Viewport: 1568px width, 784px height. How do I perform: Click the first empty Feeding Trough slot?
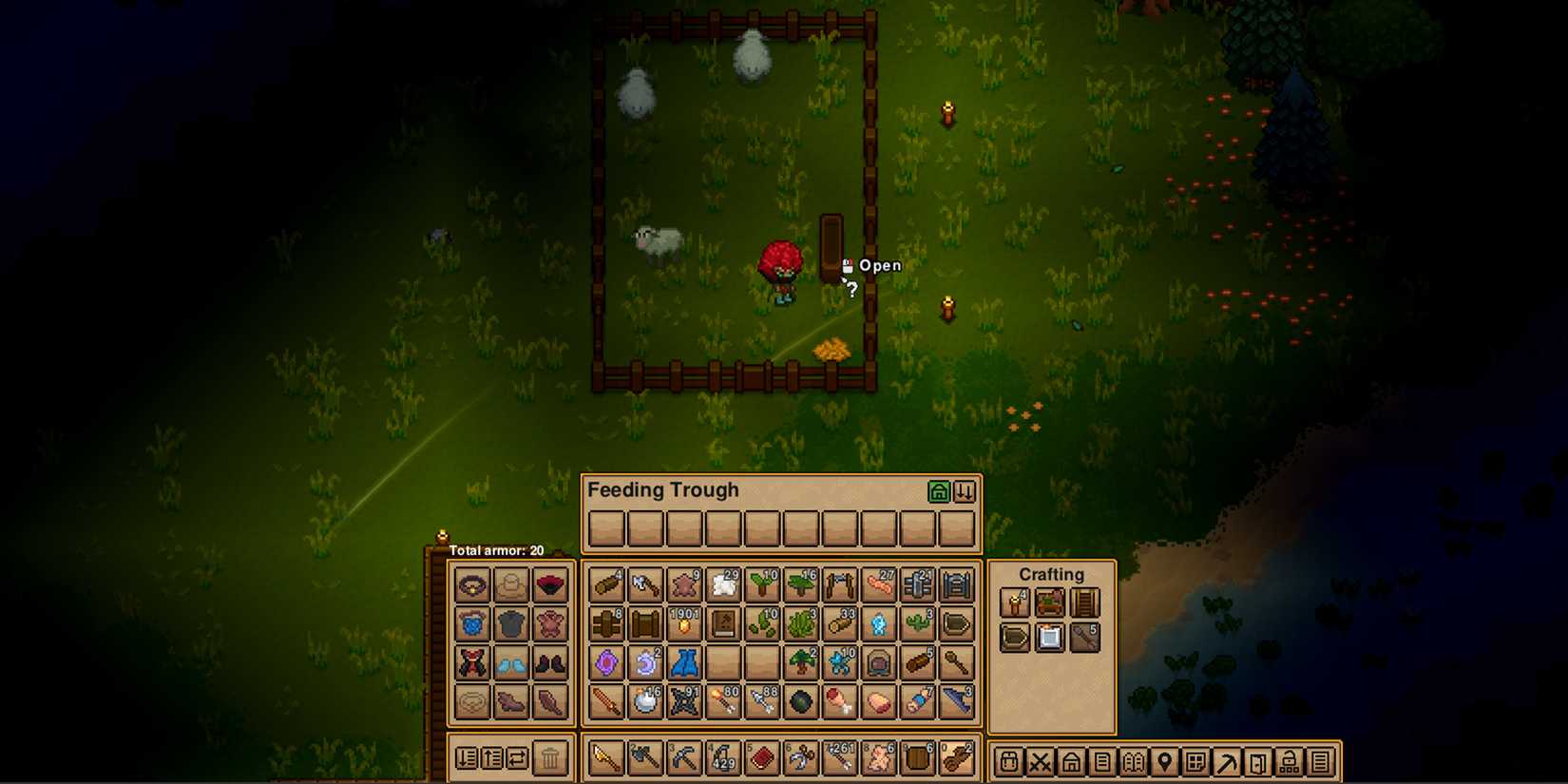click(605, 528)
